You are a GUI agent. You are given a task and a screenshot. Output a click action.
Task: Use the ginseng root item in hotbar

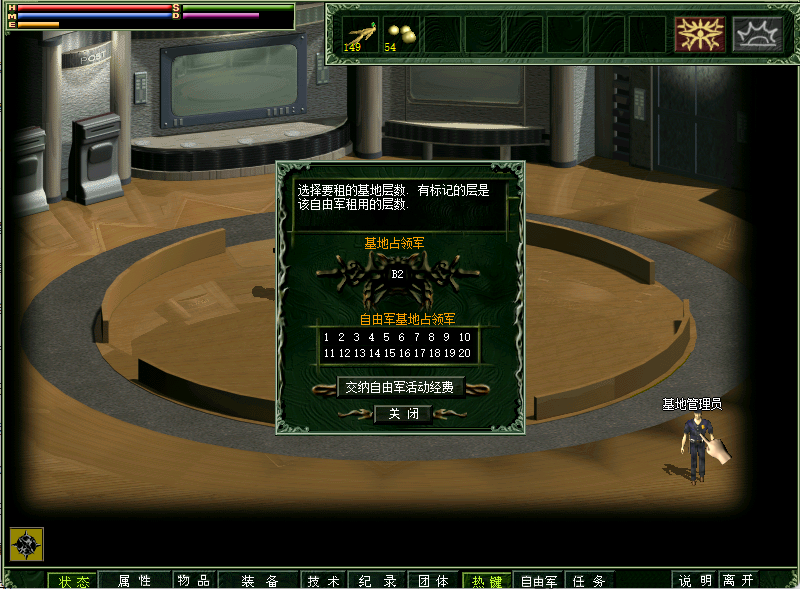[360, 34]
